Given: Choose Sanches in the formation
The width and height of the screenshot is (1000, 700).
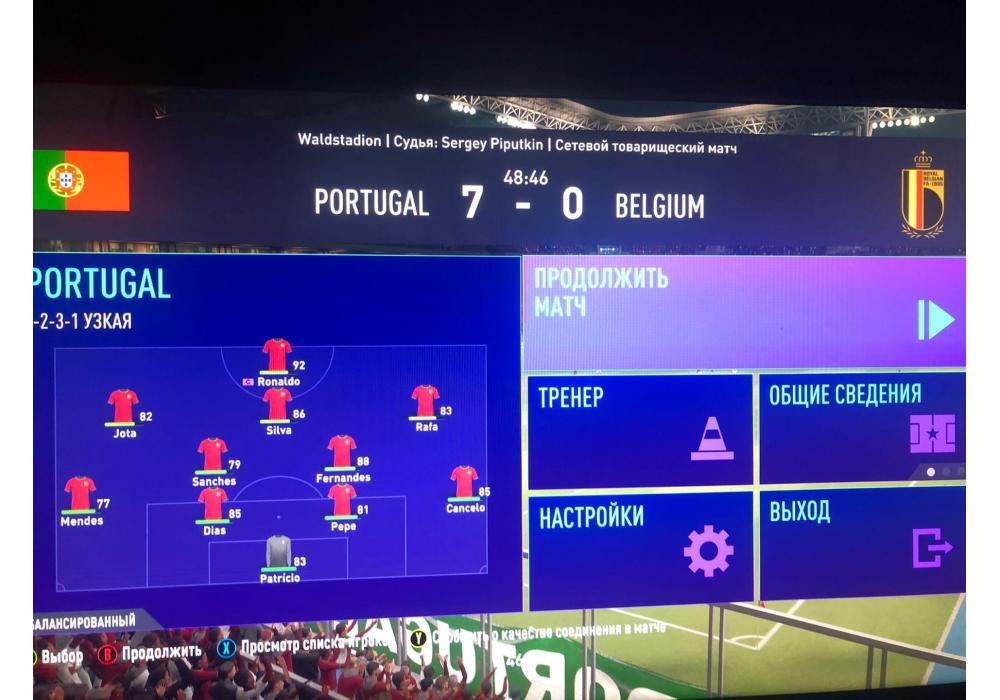Looking at the screenshot, I should tap(212, 455).
